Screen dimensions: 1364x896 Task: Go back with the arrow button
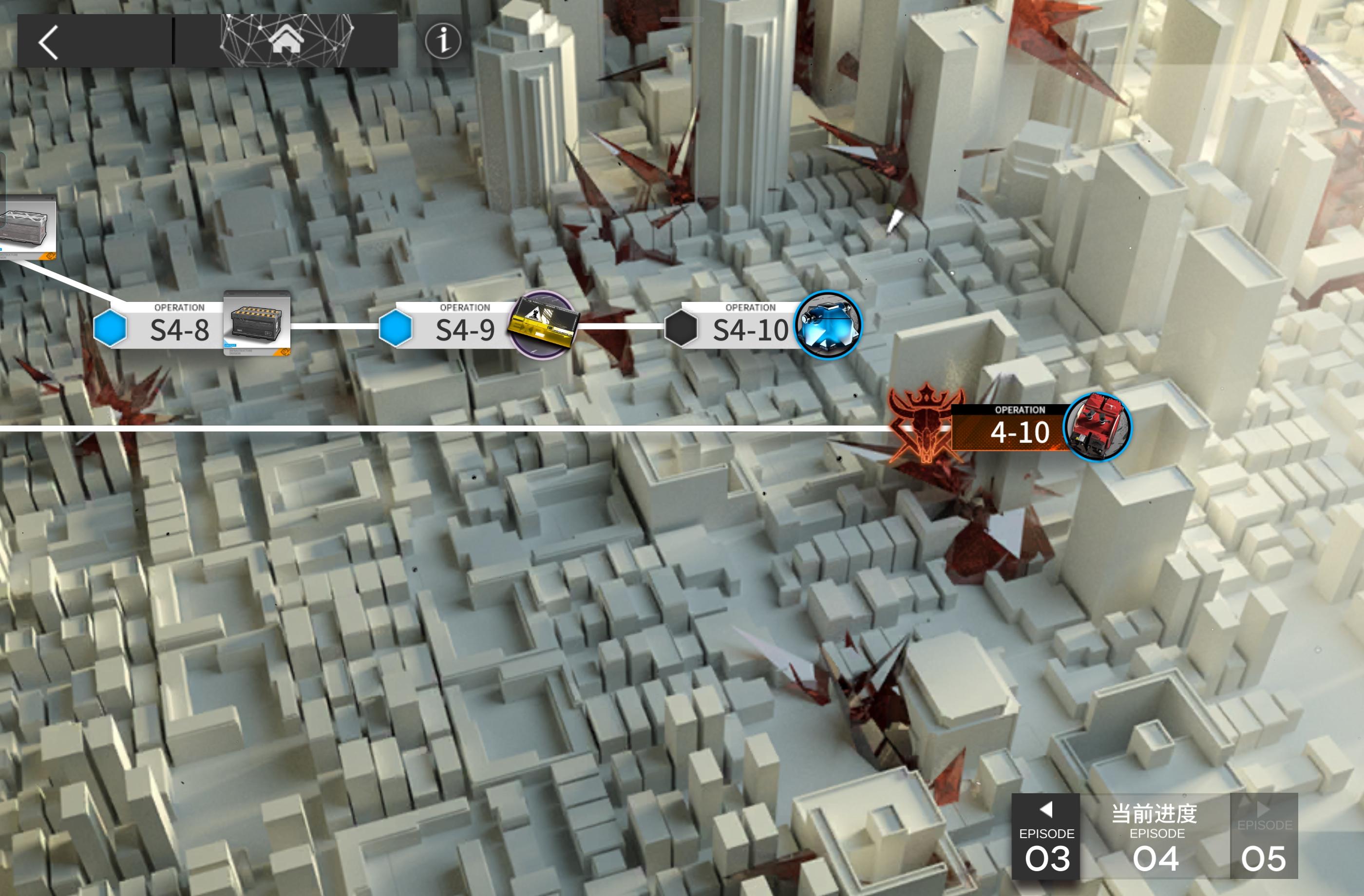[x=49, y=42]
